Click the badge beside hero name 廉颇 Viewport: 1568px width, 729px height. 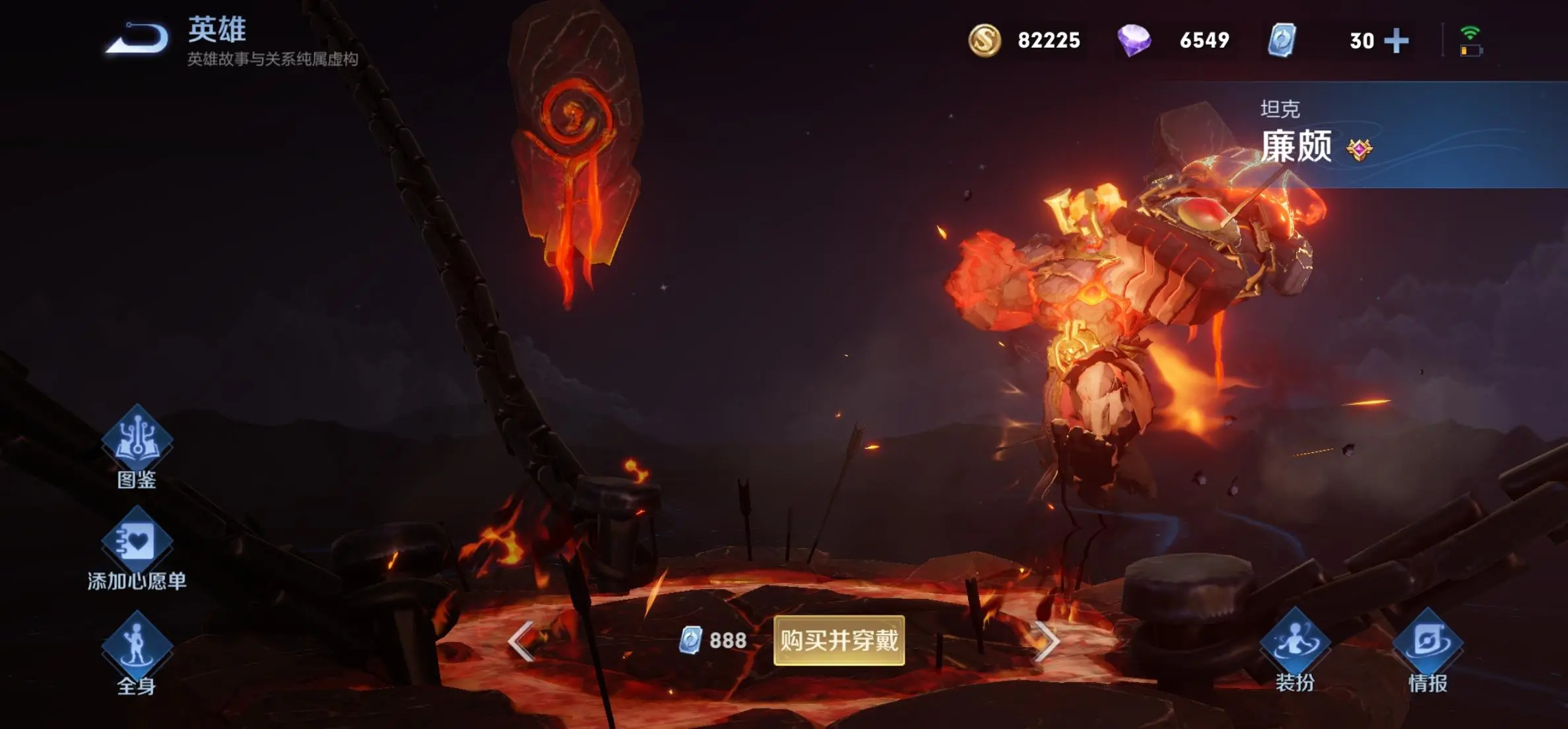pos(1359,149)
